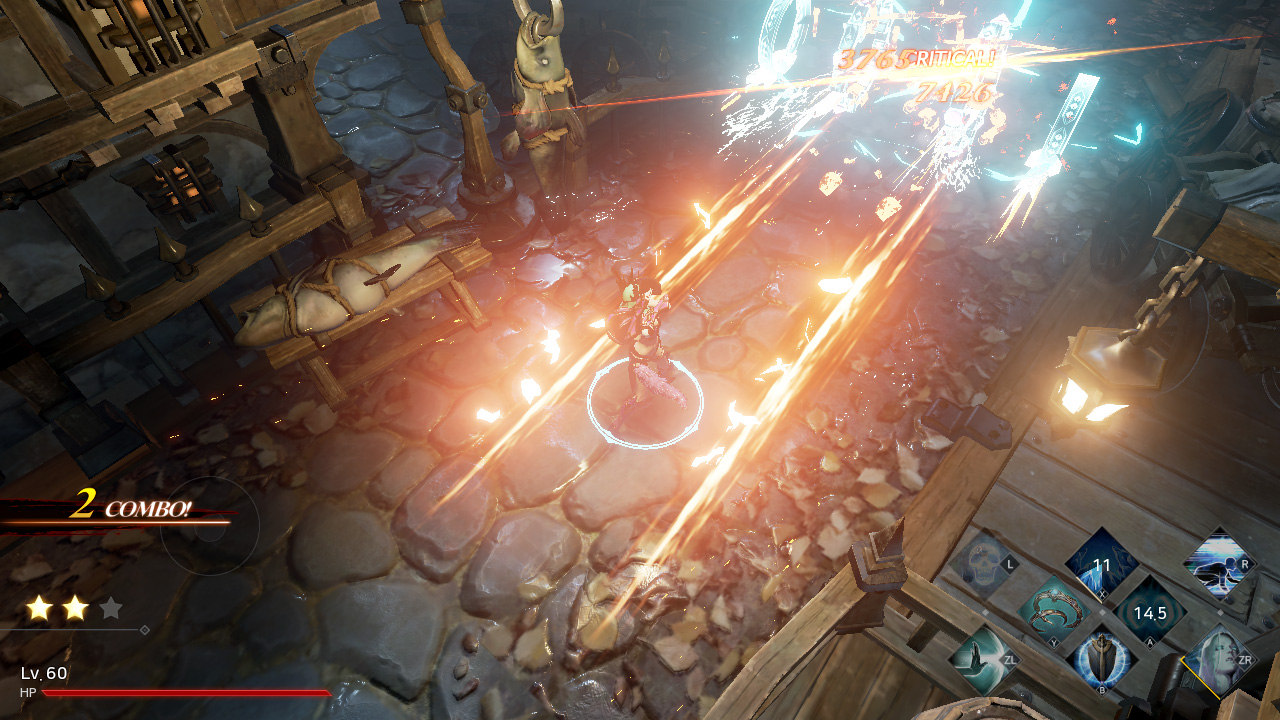Click the grayed-out third star

coord(109,607)
